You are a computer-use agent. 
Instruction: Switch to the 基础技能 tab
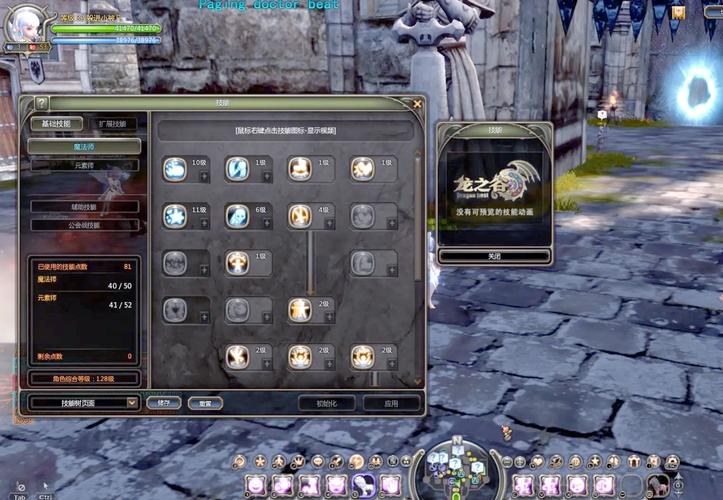(x=56, y=124)
